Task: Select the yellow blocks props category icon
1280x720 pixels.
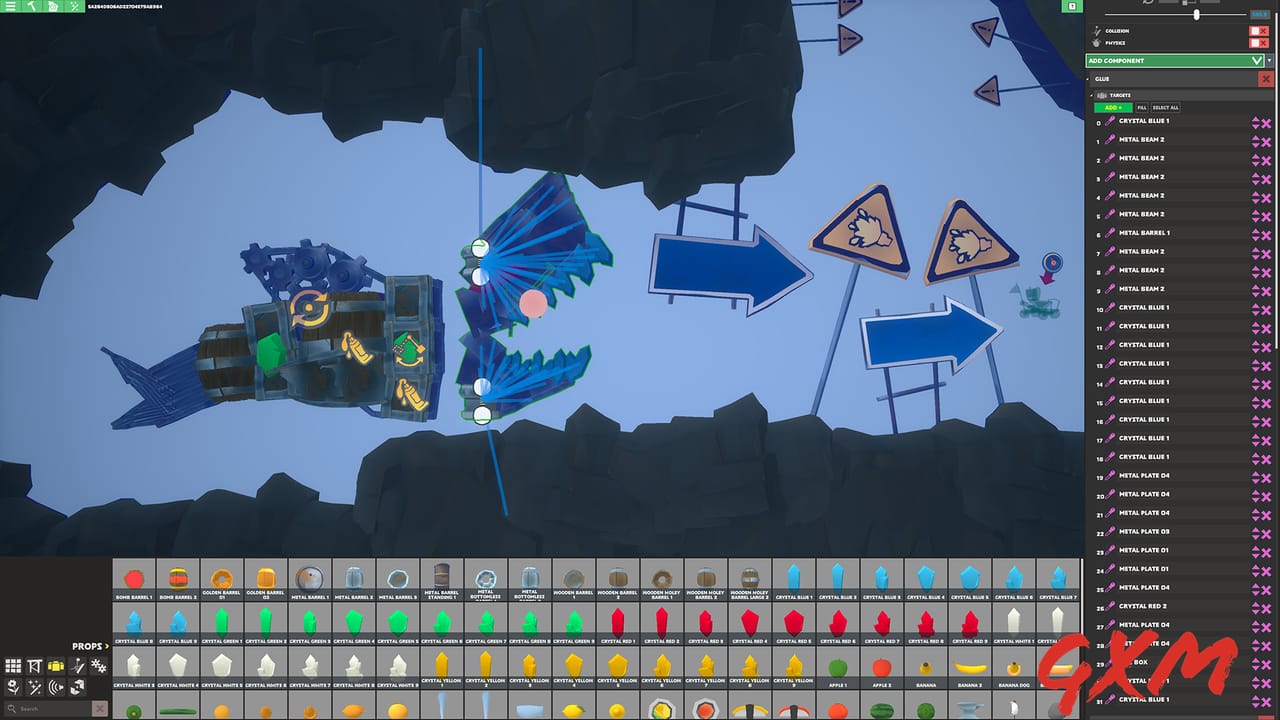Action: (55, 666)
